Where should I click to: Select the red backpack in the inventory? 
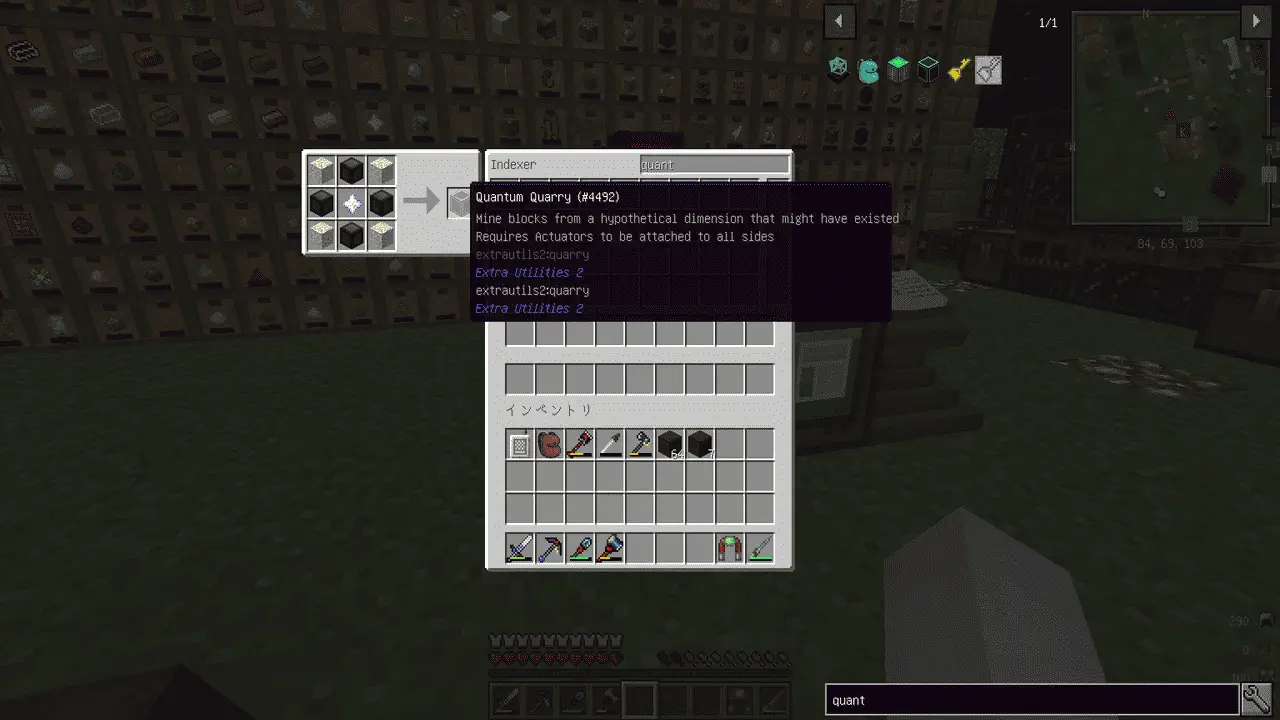(550, 444)
